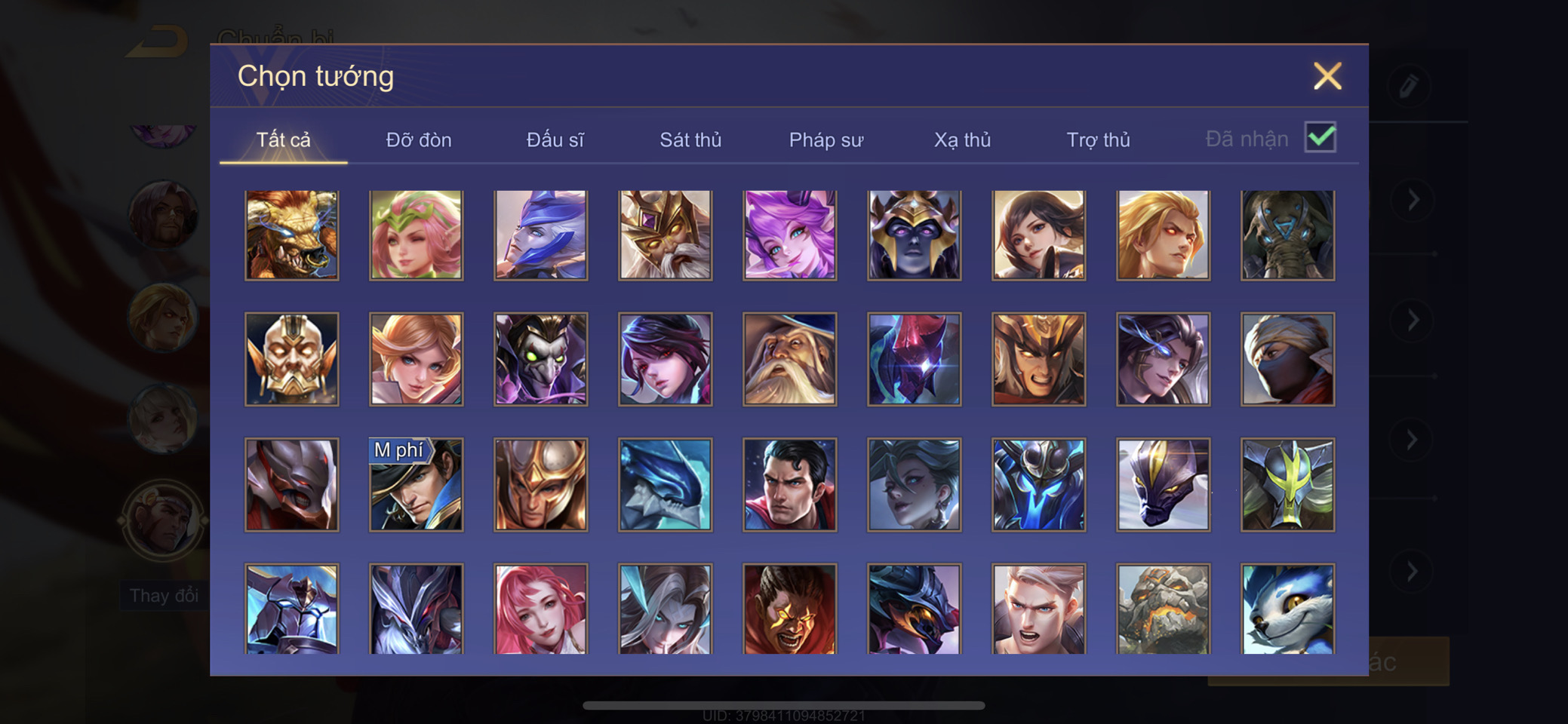Image resolution: width=1568 pixels, height=724 pixels.
Task: Open the Đấu sĩ hero category
Action: coord(555,140)
